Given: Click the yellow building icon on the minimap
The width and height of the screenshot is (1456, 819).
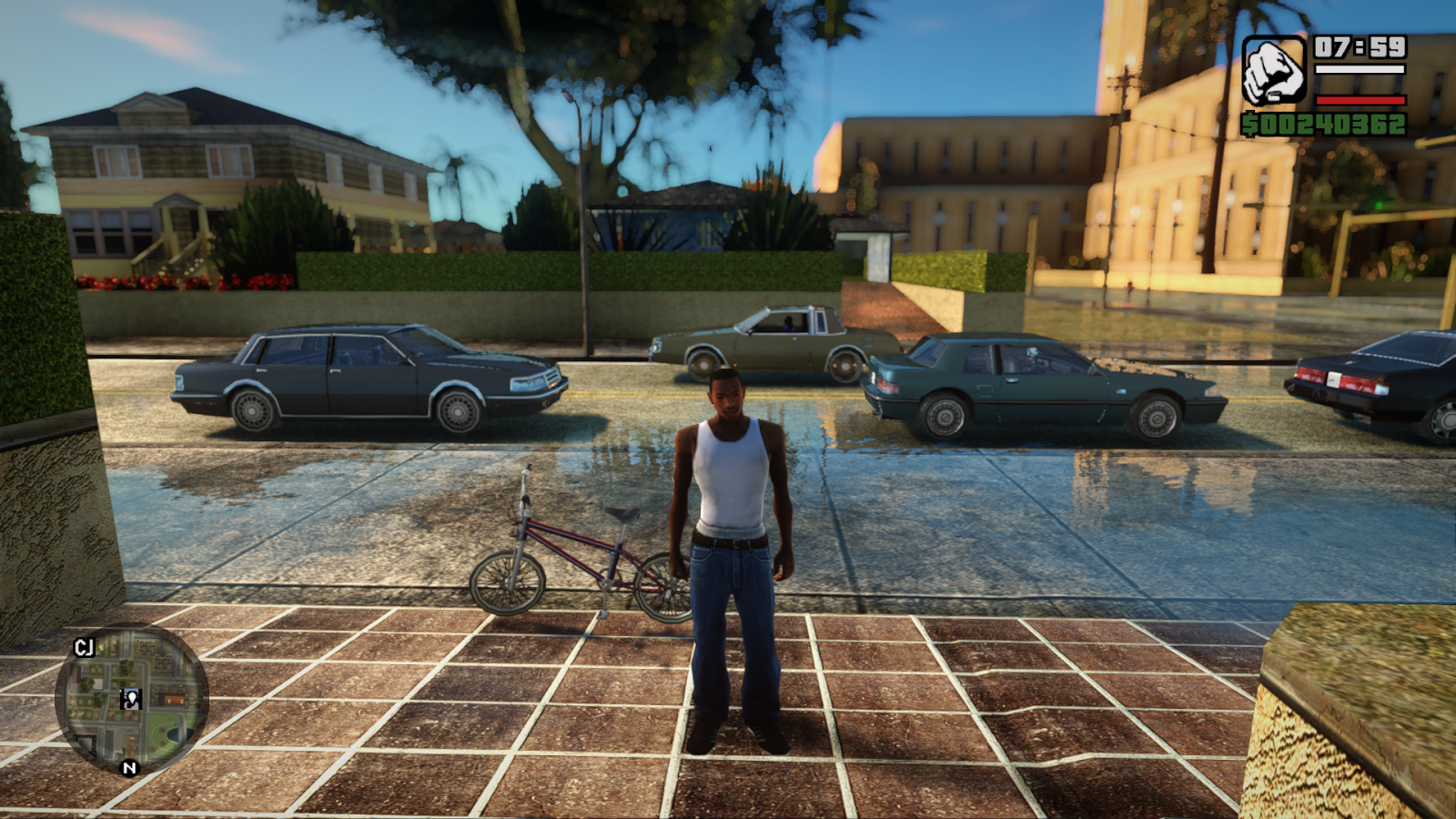Looking at the screenshot, I should pyautogui.click(x=173, y=699).
